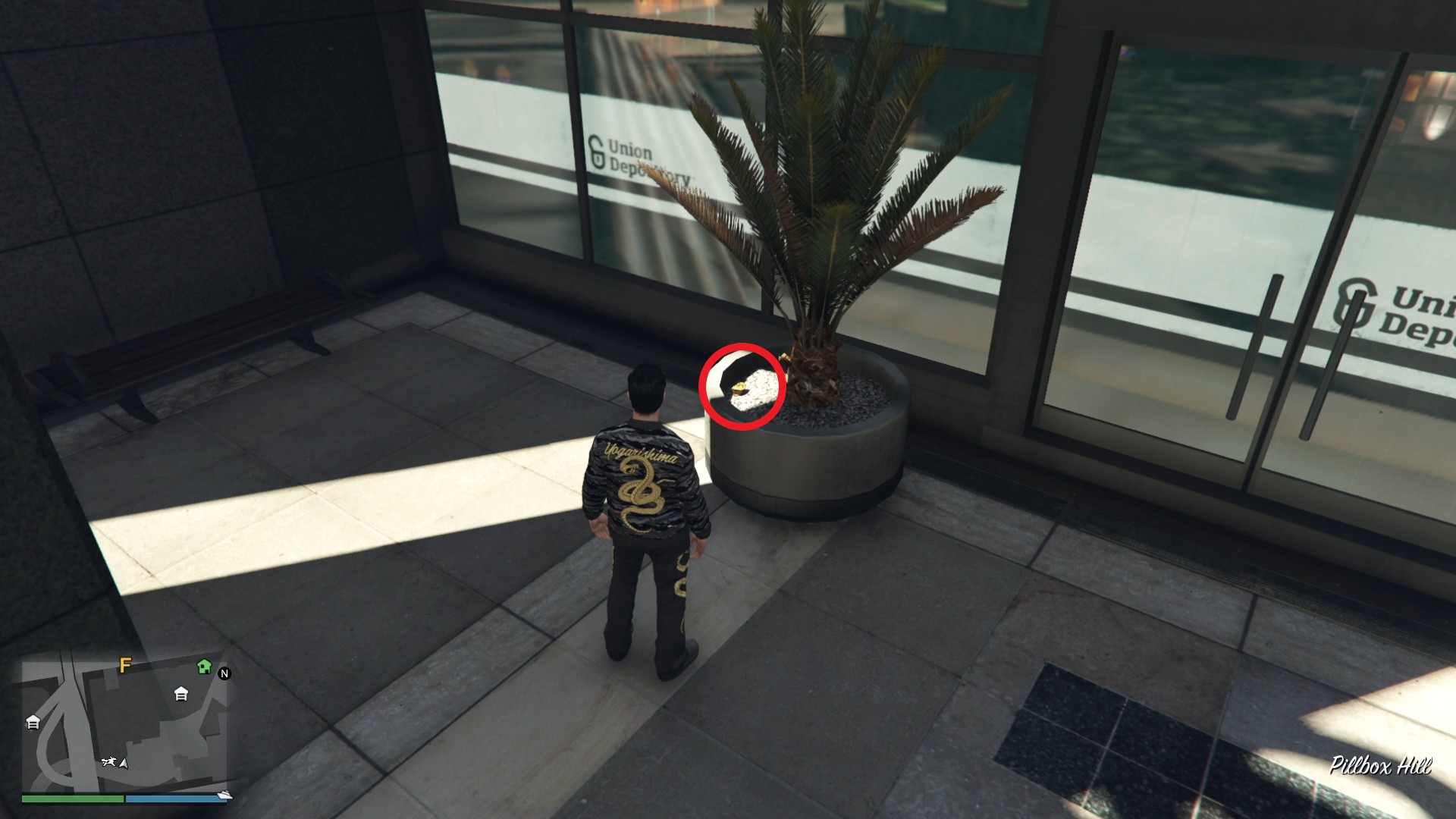Viewport: 1456px width, 819px height.
Task: Click the Pillbox Hill location label
Action: 1379,764
